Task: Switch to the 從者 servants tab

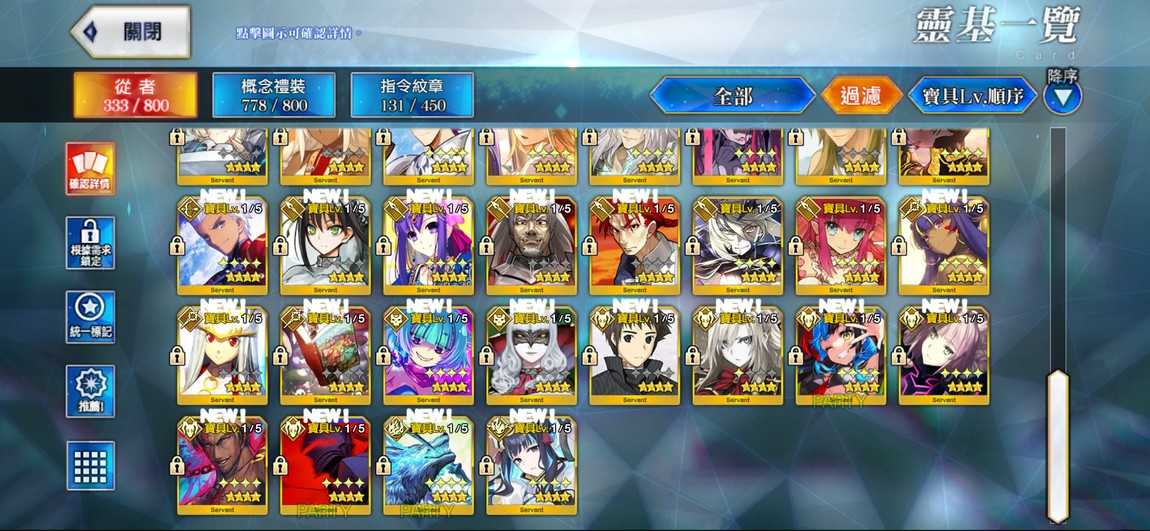Action: click(x=135, y=95)
